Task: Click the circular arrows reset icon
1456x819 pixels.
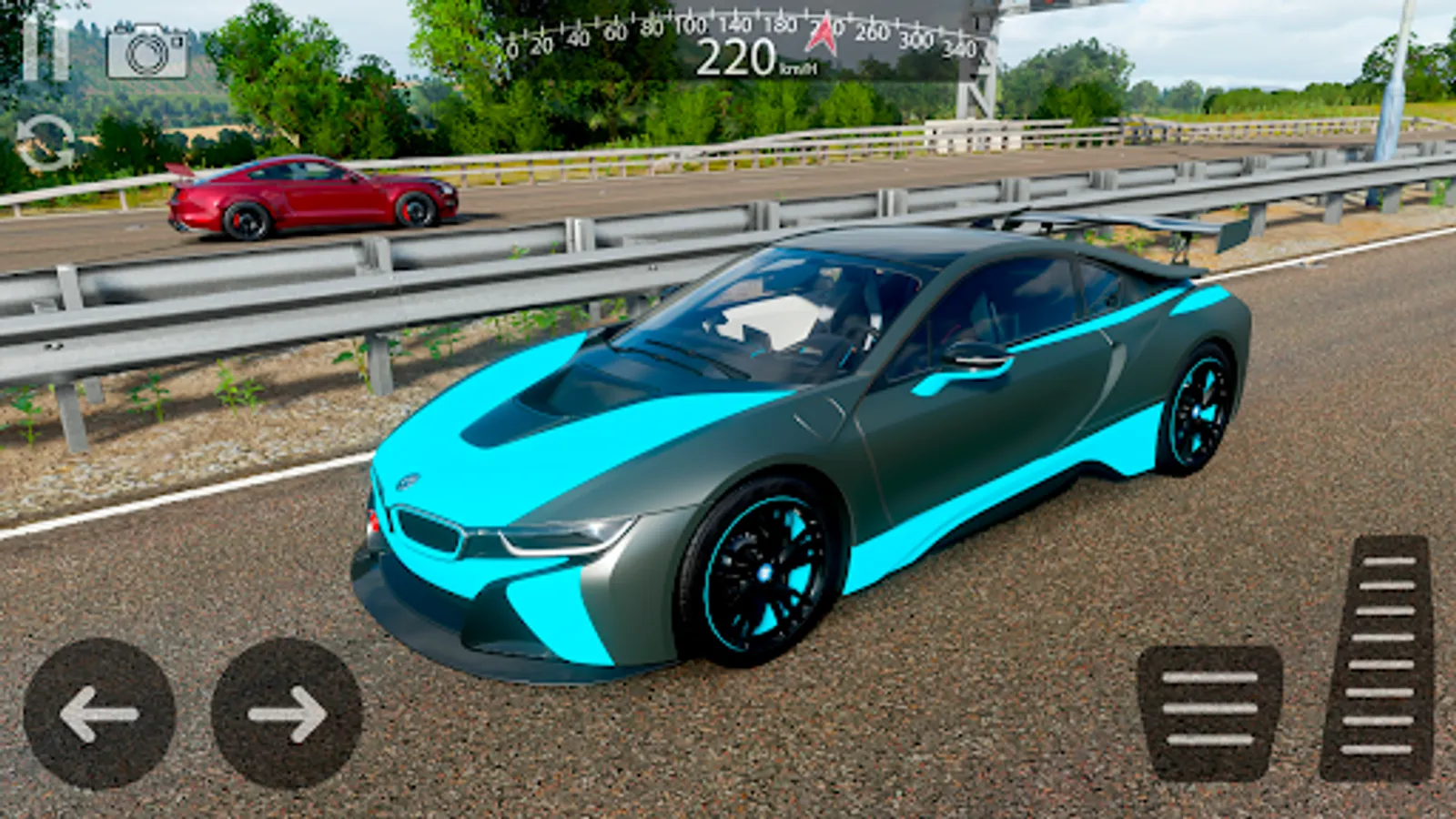Action: point(45,143)
